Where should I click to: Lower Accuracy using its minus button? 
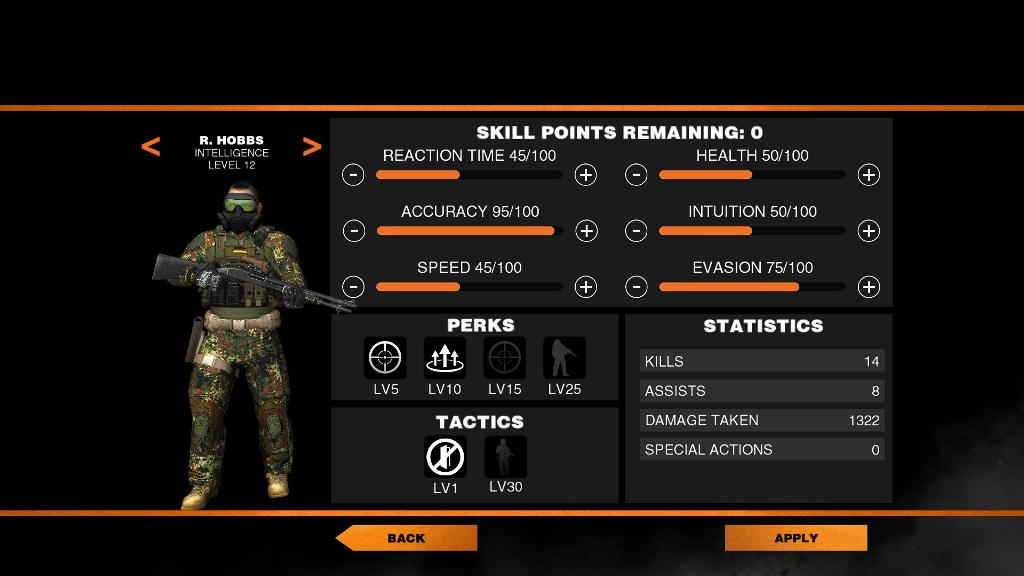353,231
